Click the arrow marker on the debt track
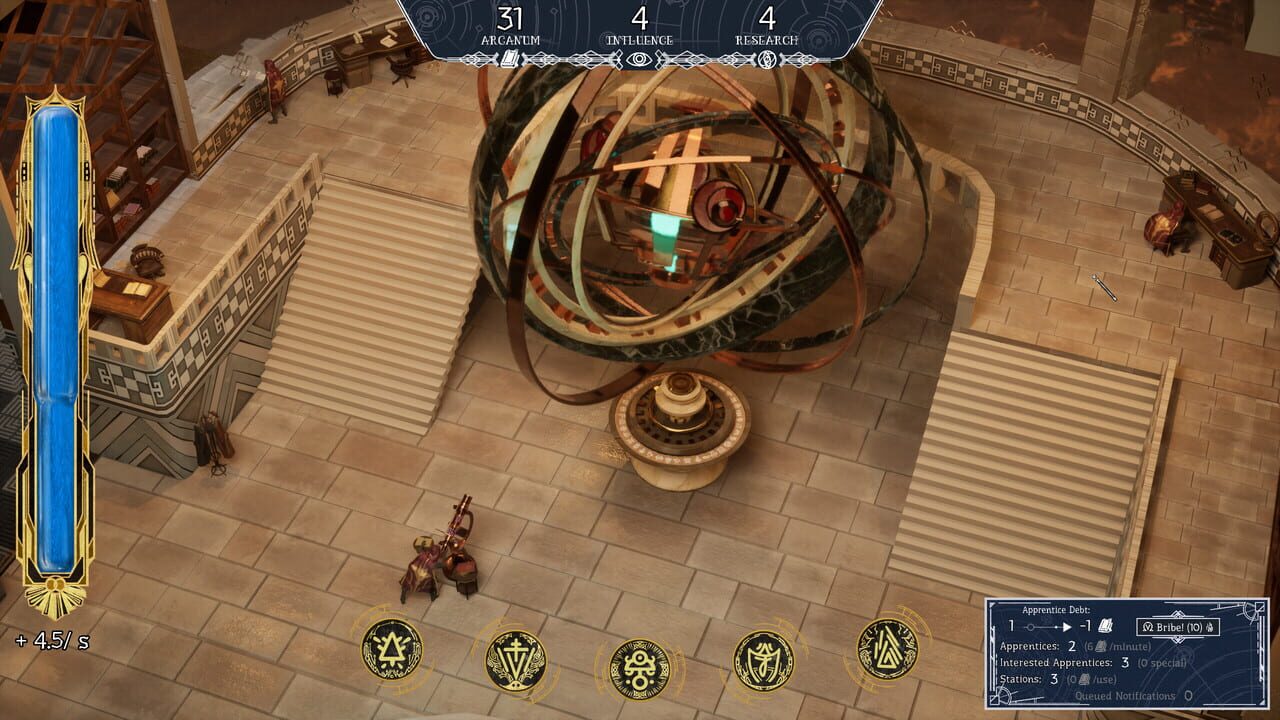The height and width of the screenshot is (720, 1280). [1067, 626]
